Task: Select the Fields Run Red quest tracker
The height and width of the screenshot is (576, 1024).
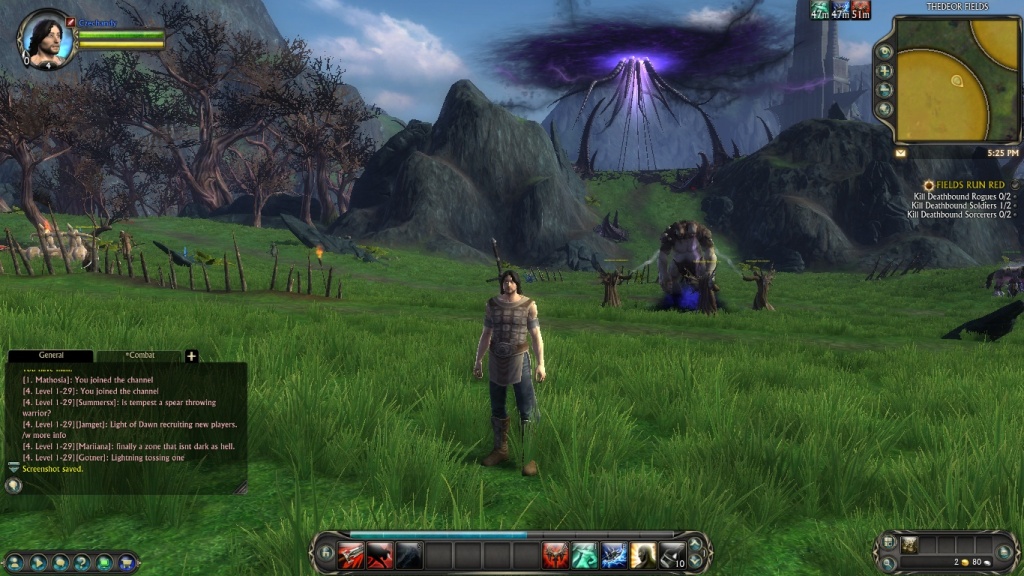Action: point(972,185)
